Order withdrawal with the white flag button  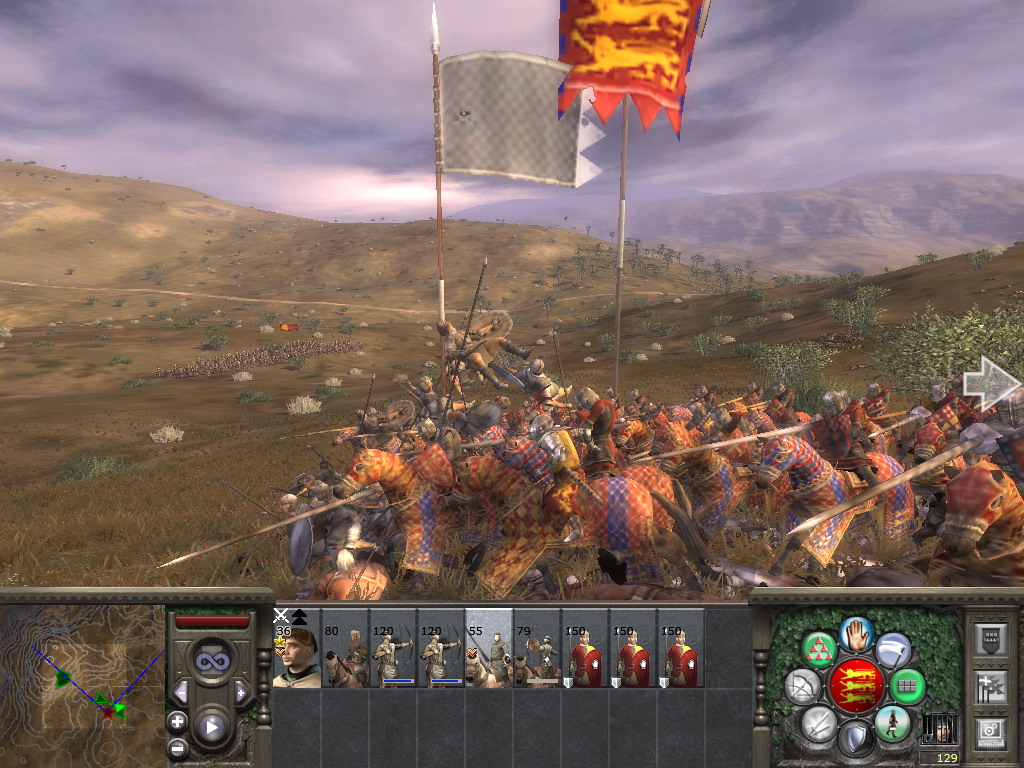click(x=893, y=650)
